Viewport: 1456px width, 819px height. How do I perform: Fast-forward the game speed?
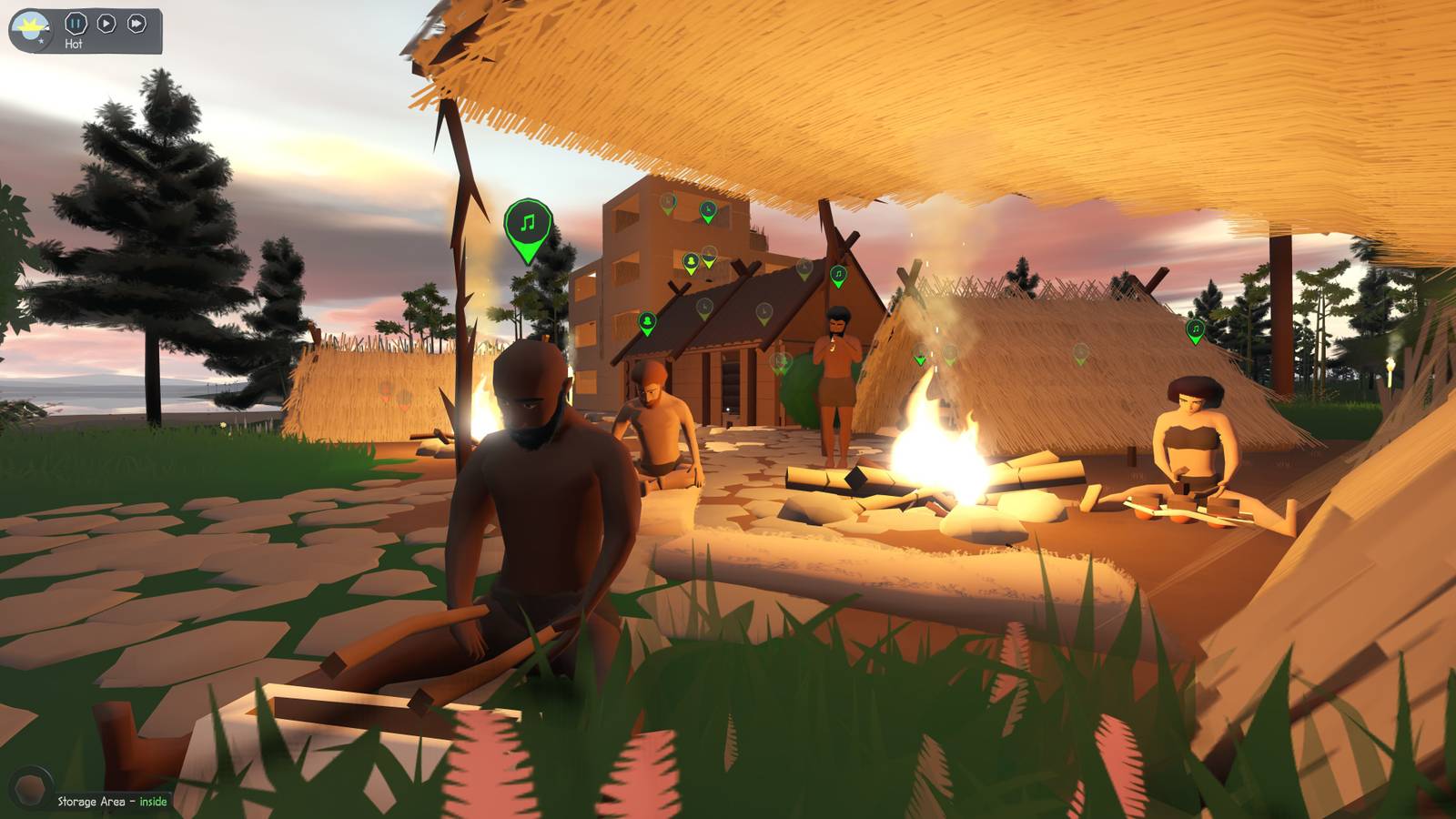click(136, 24)
